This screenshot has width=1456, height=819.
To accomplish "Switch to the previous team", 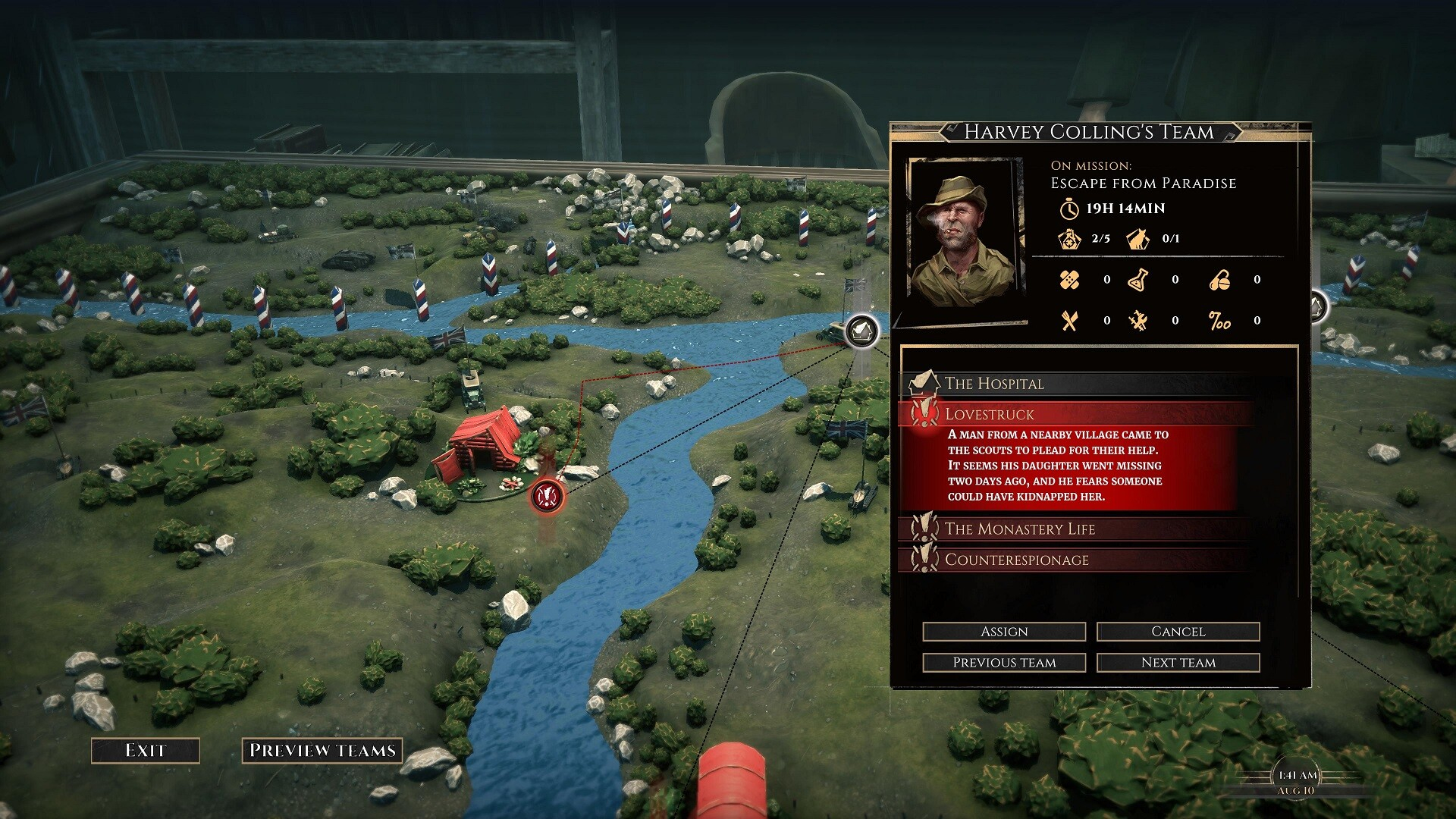I will (1003, 663).
